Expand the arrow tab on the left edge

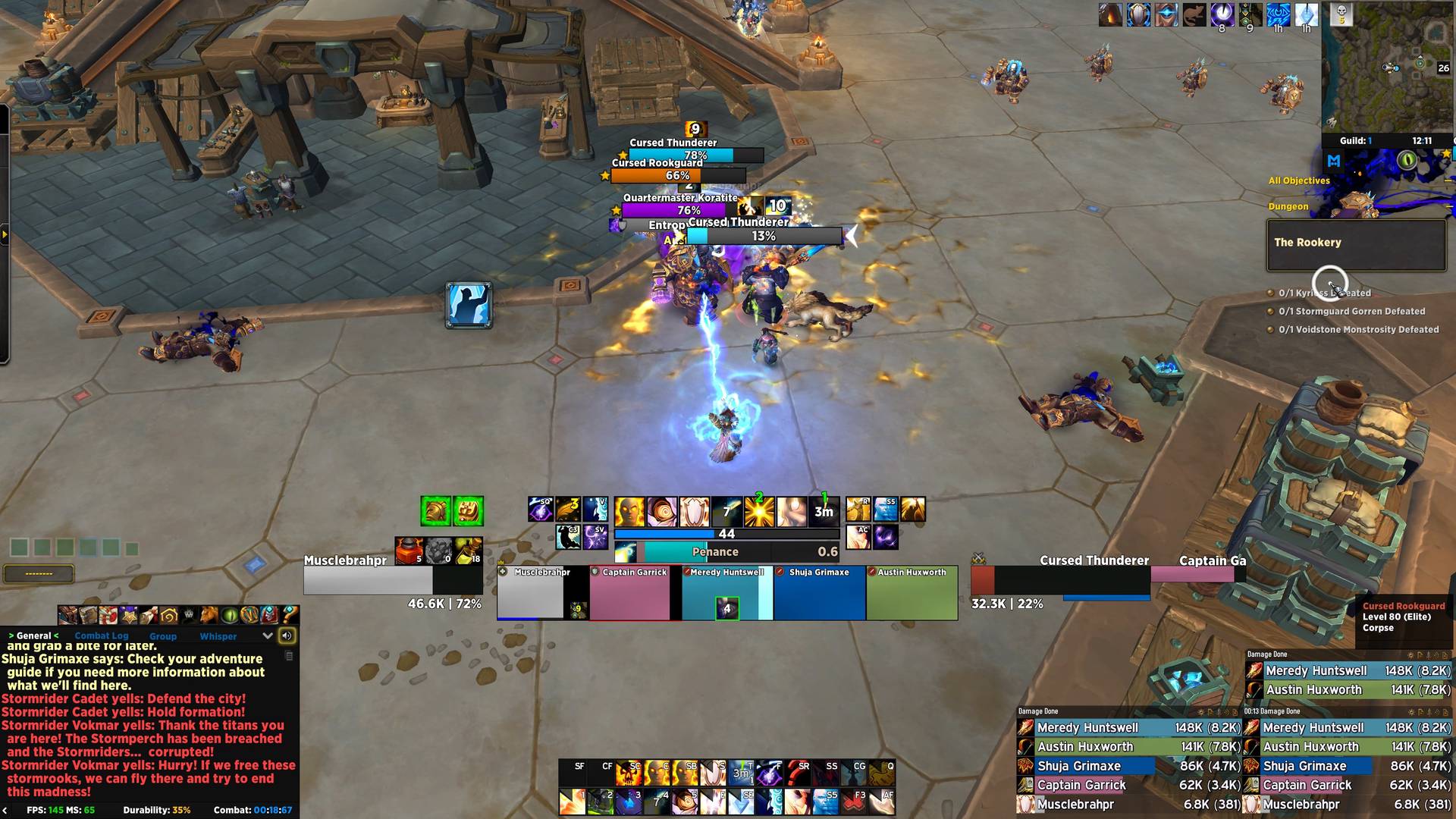tap(5, 235)
